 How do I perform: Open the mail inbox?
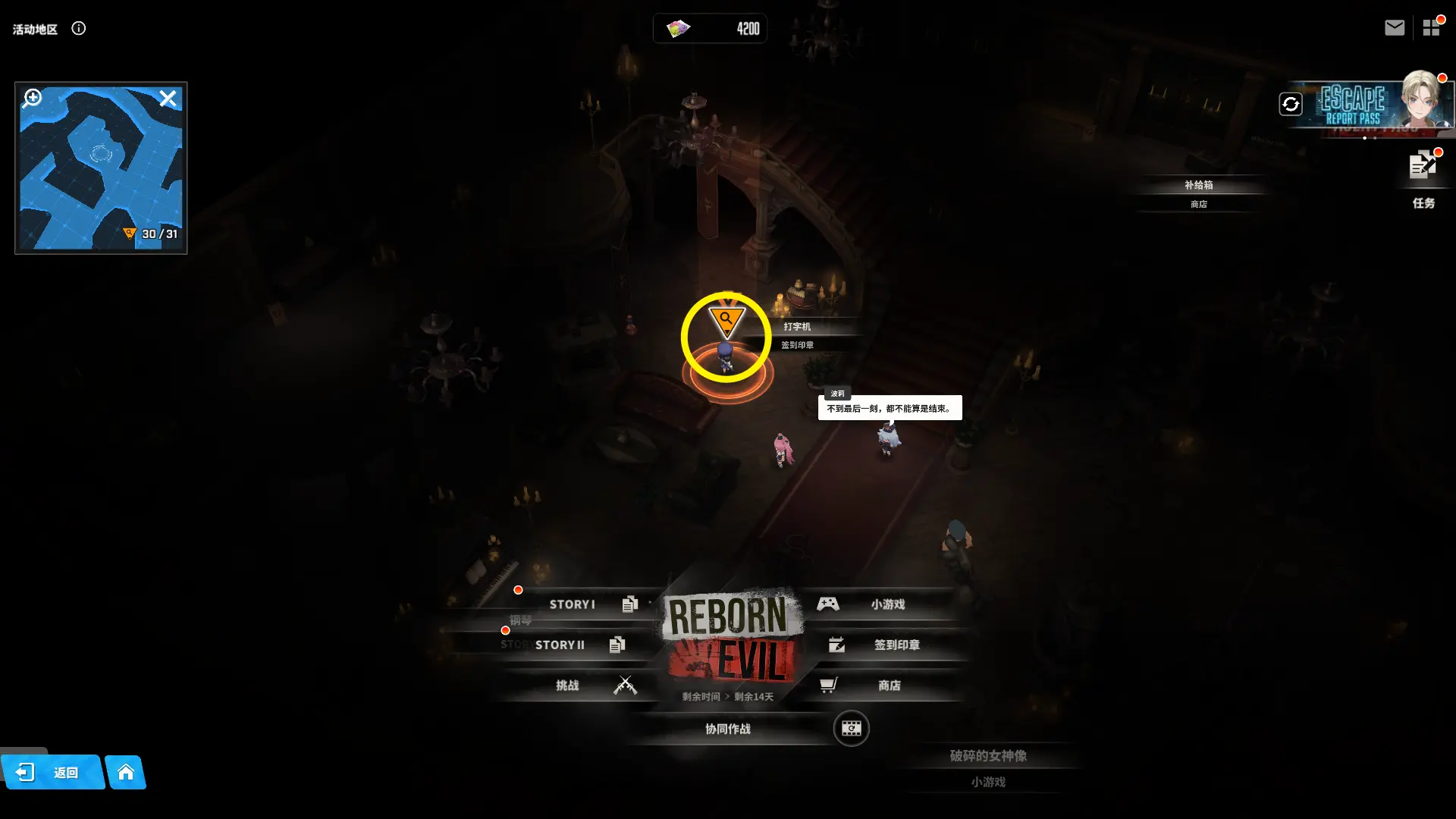[1394, 28]
